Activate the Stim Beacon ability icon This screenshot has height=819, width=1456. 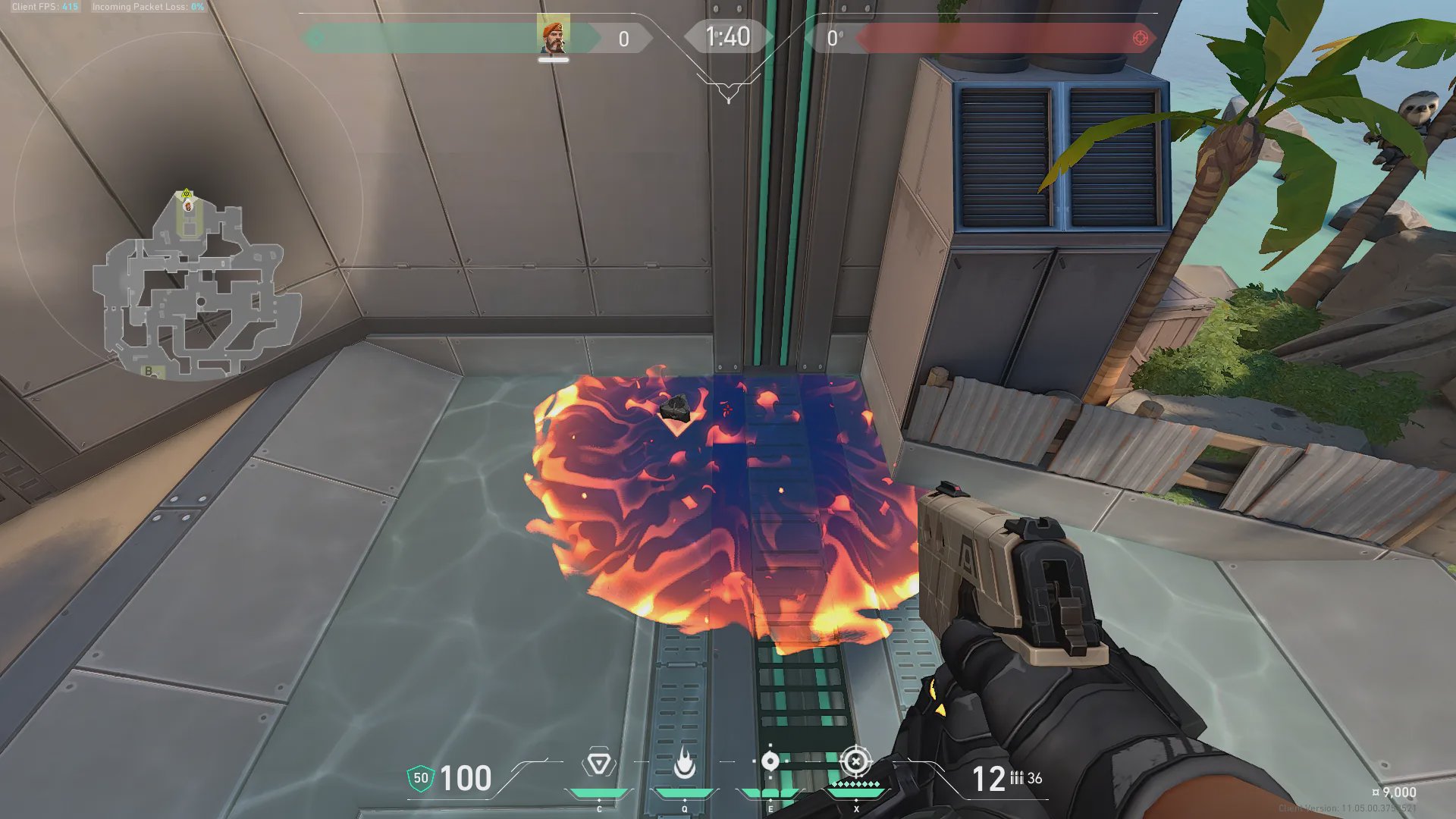[x=598, y=764]
